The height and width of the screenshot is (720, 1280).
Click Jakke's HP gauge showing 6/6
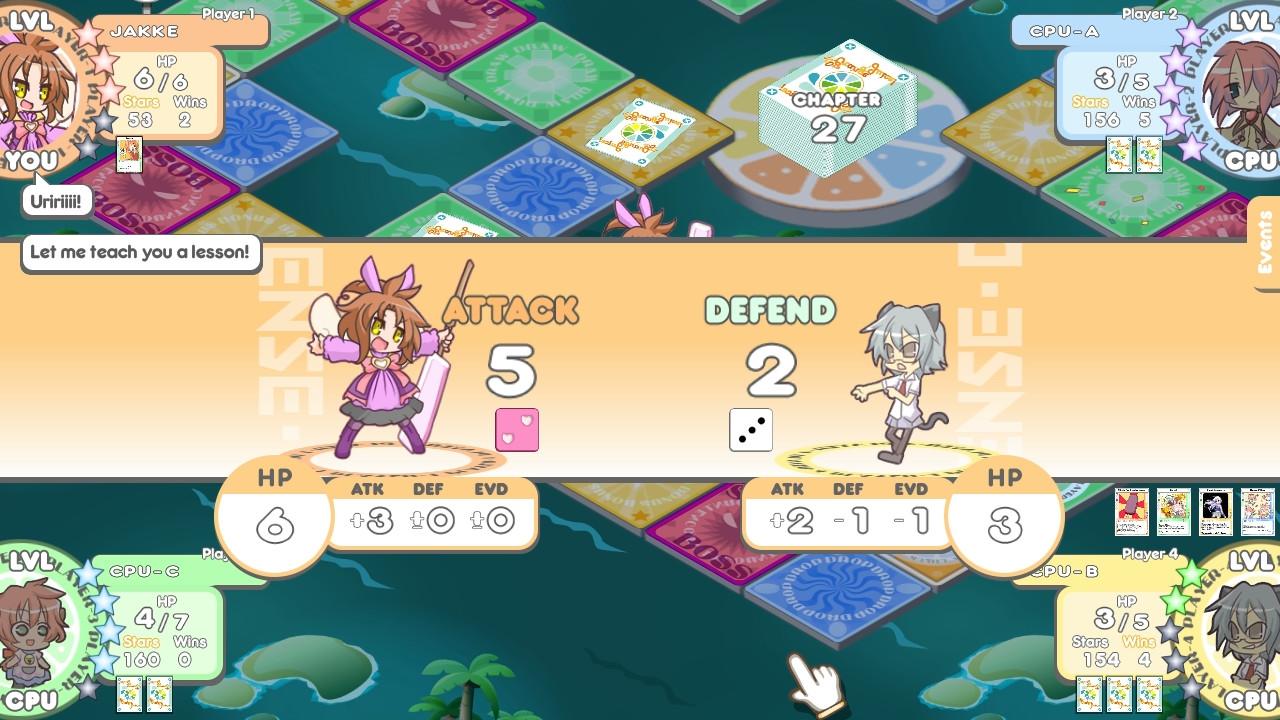(x=160, y=81)
